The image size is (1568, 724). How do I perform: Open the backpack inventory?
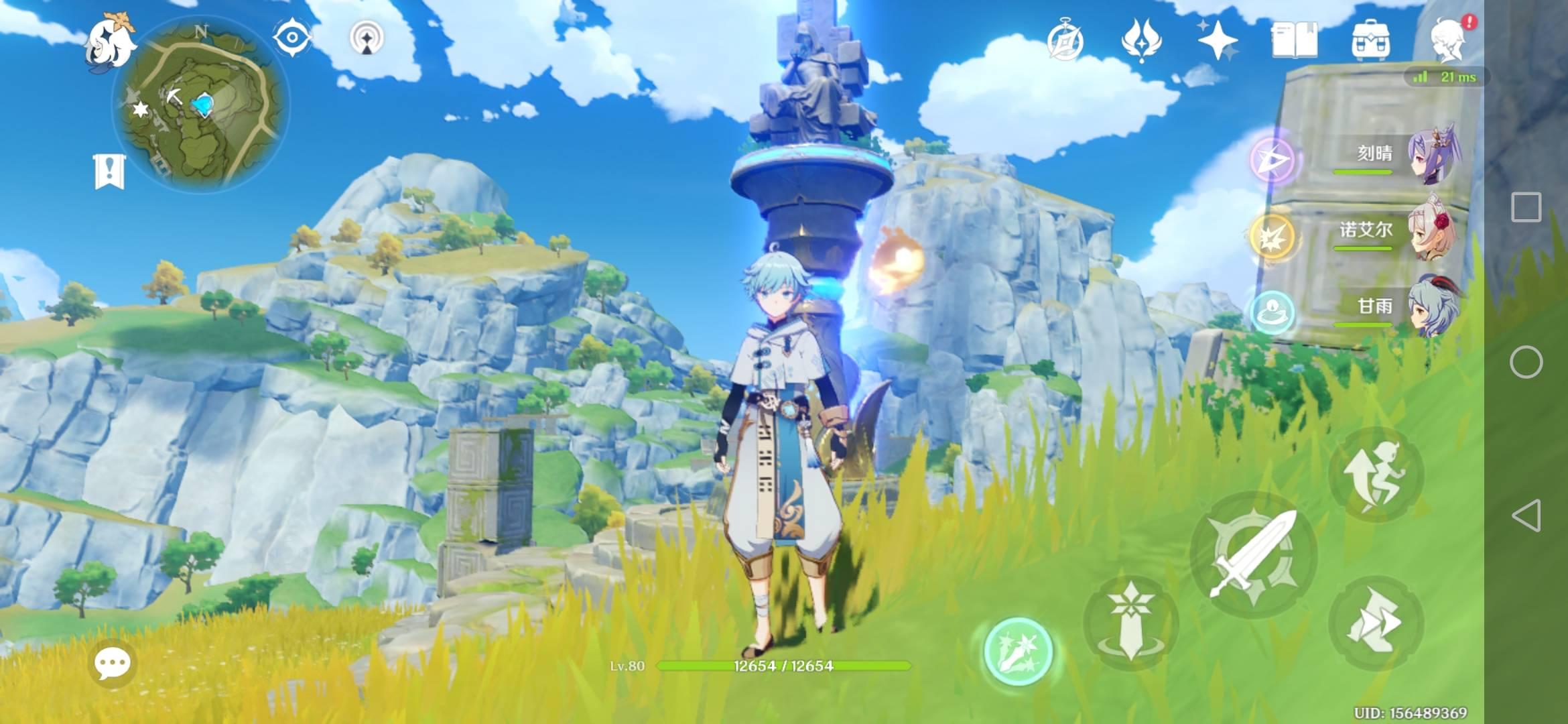pos(1370,40)
